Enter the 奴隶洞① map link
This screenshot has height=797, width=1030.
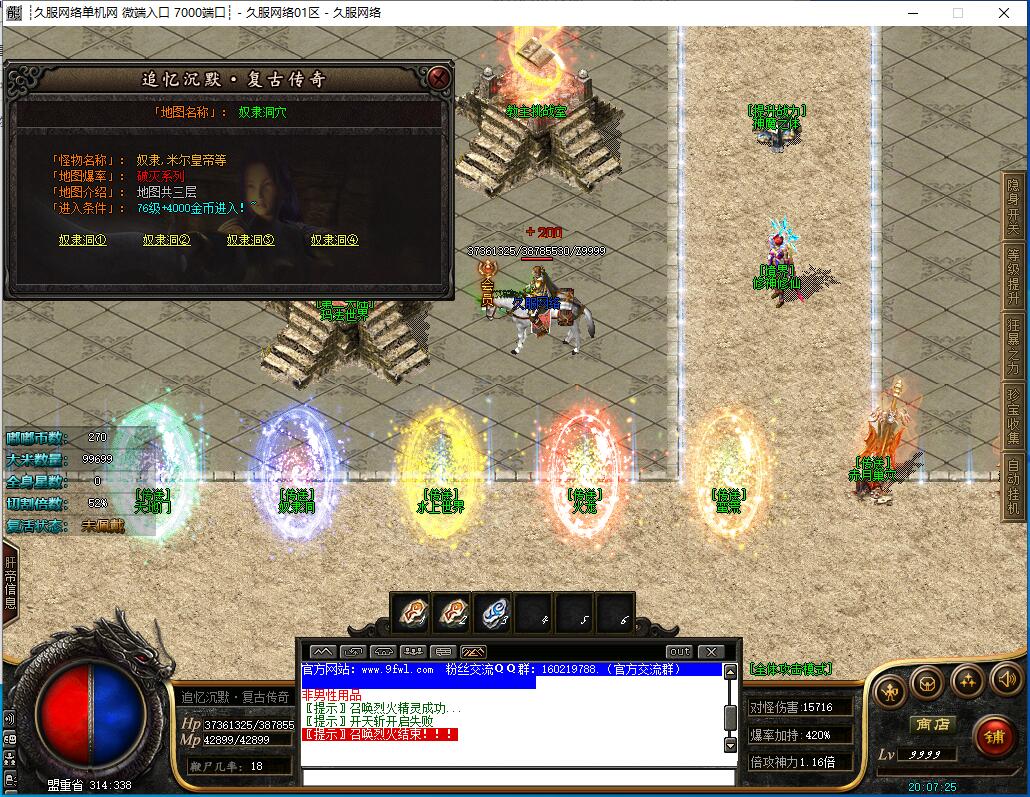(x=82, y=240)
